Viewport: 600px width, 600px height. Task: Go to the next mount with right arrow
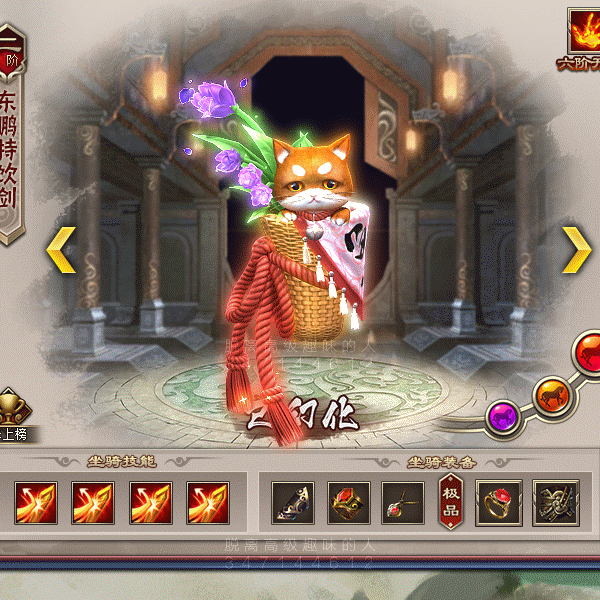click(x=577, y=250)
